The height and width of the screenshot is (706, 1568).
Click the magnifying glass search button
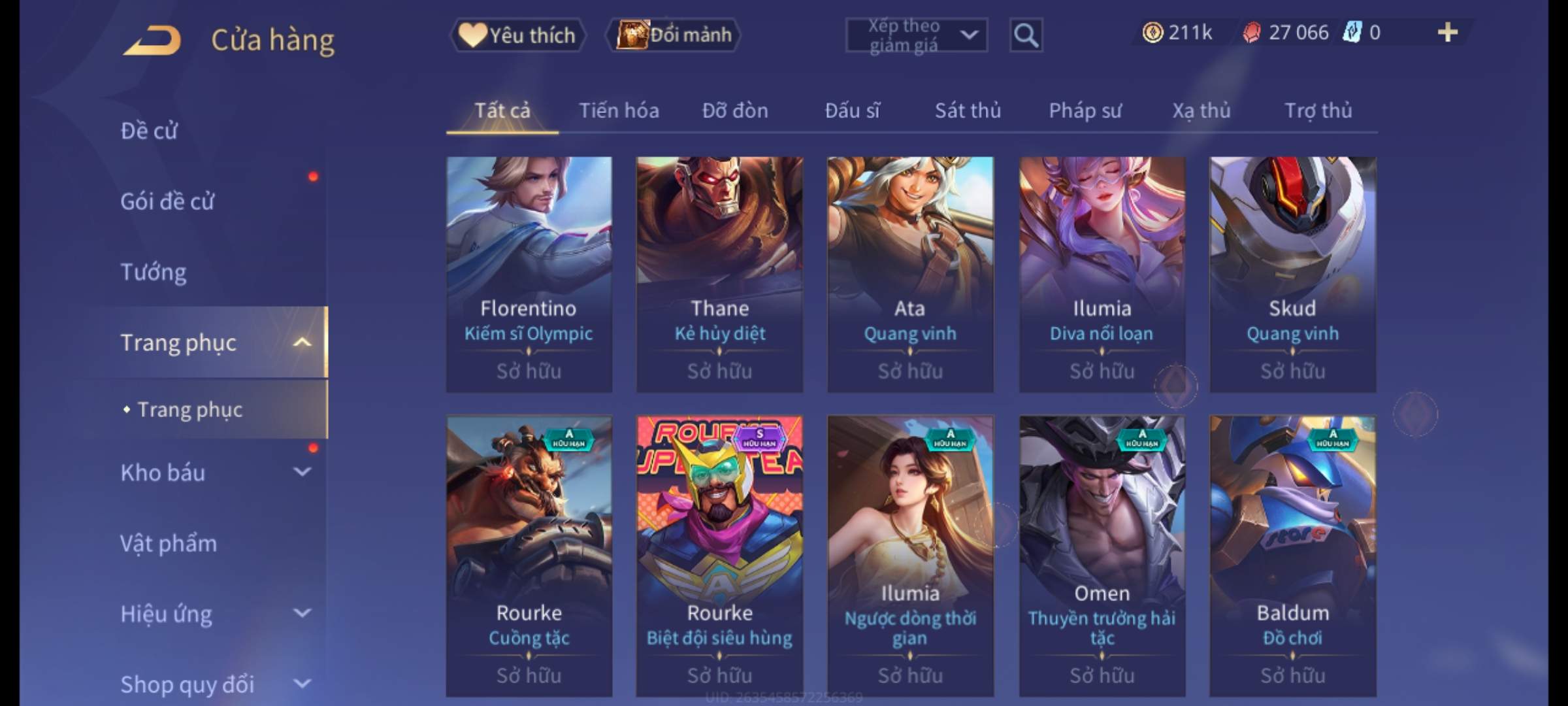pos(1026,35)
